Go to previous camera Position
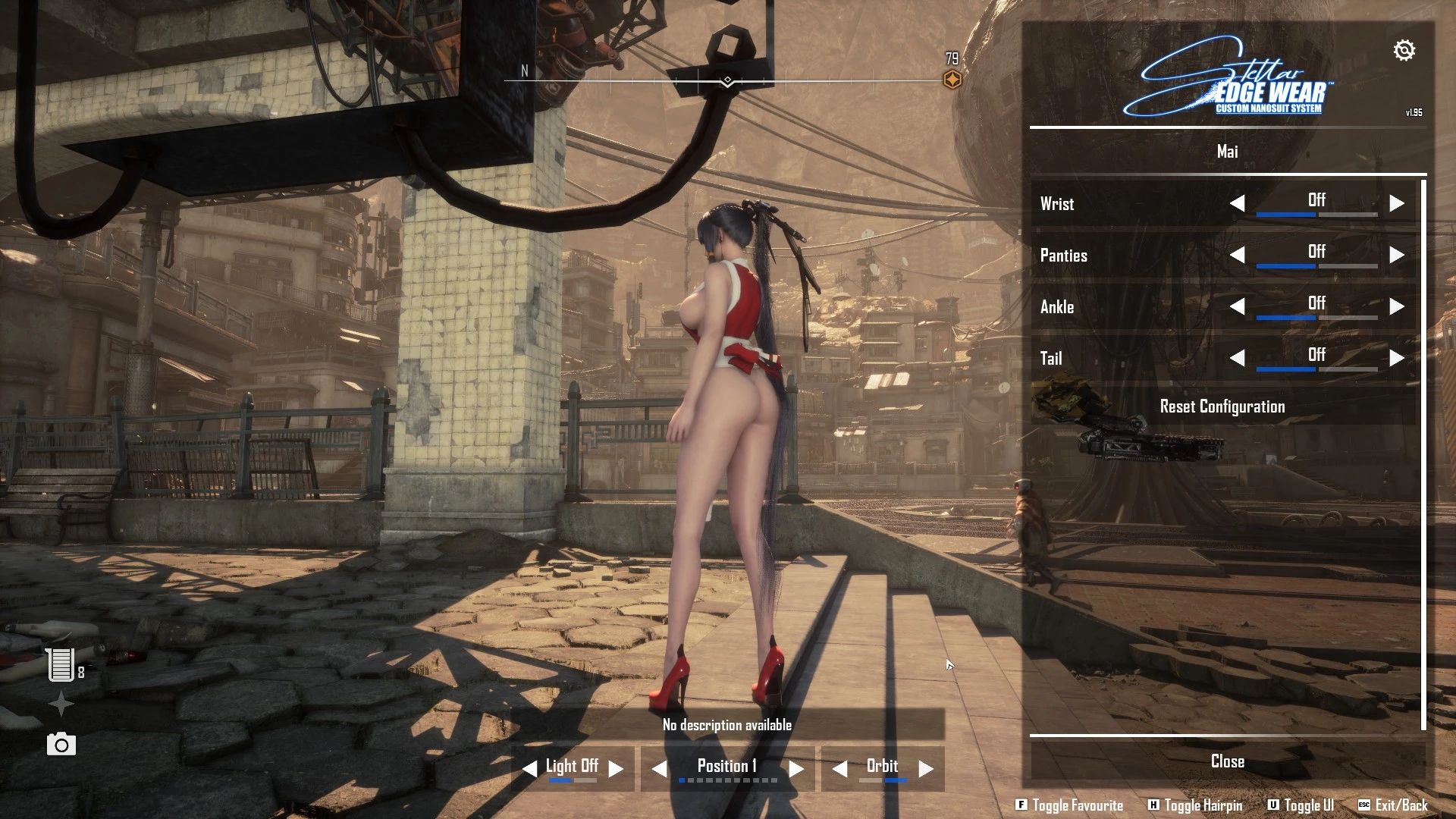 660,769
